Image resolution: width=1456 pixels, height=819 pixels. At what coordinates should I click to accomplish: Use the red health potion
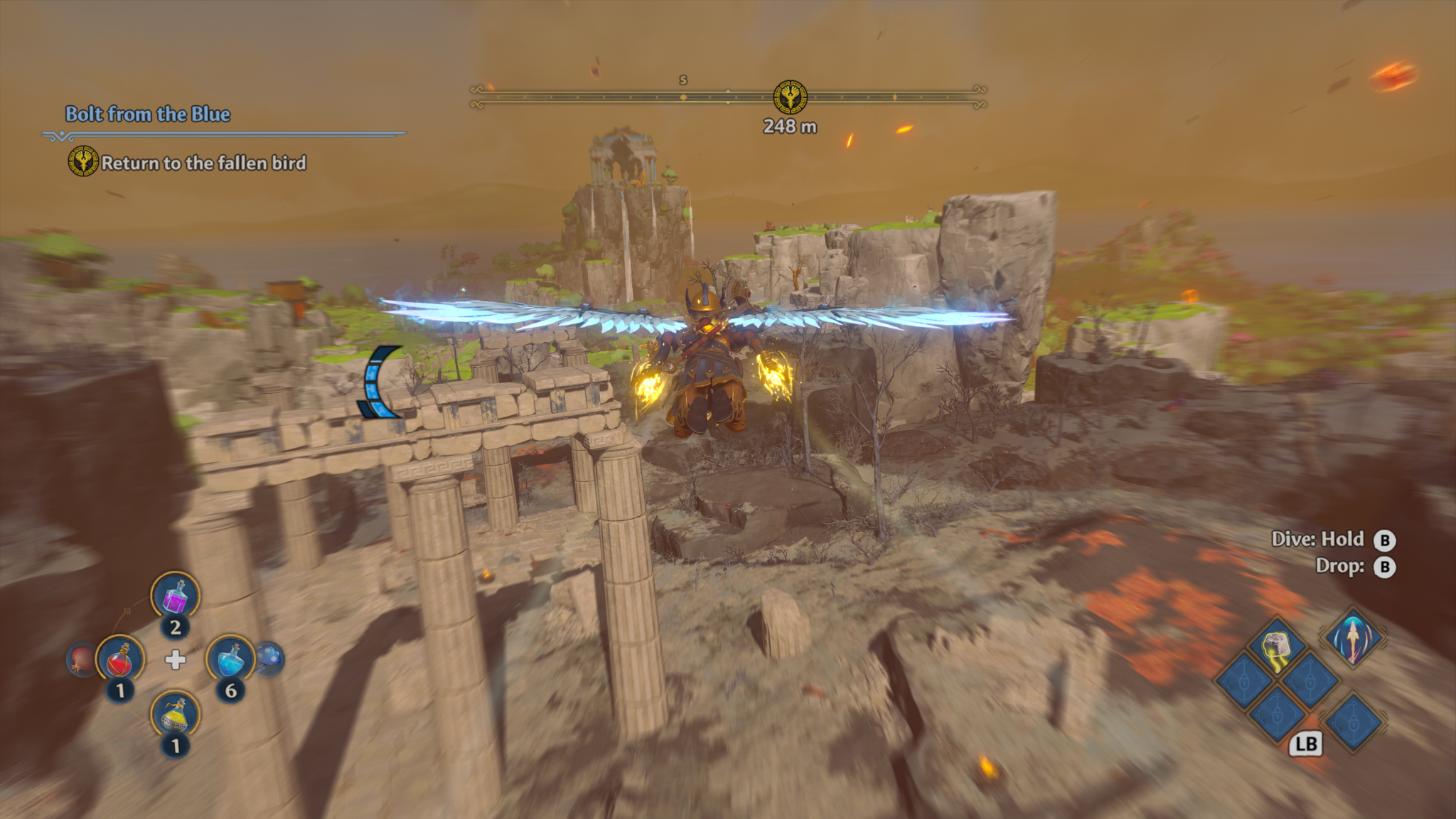(x=120, y=660)
